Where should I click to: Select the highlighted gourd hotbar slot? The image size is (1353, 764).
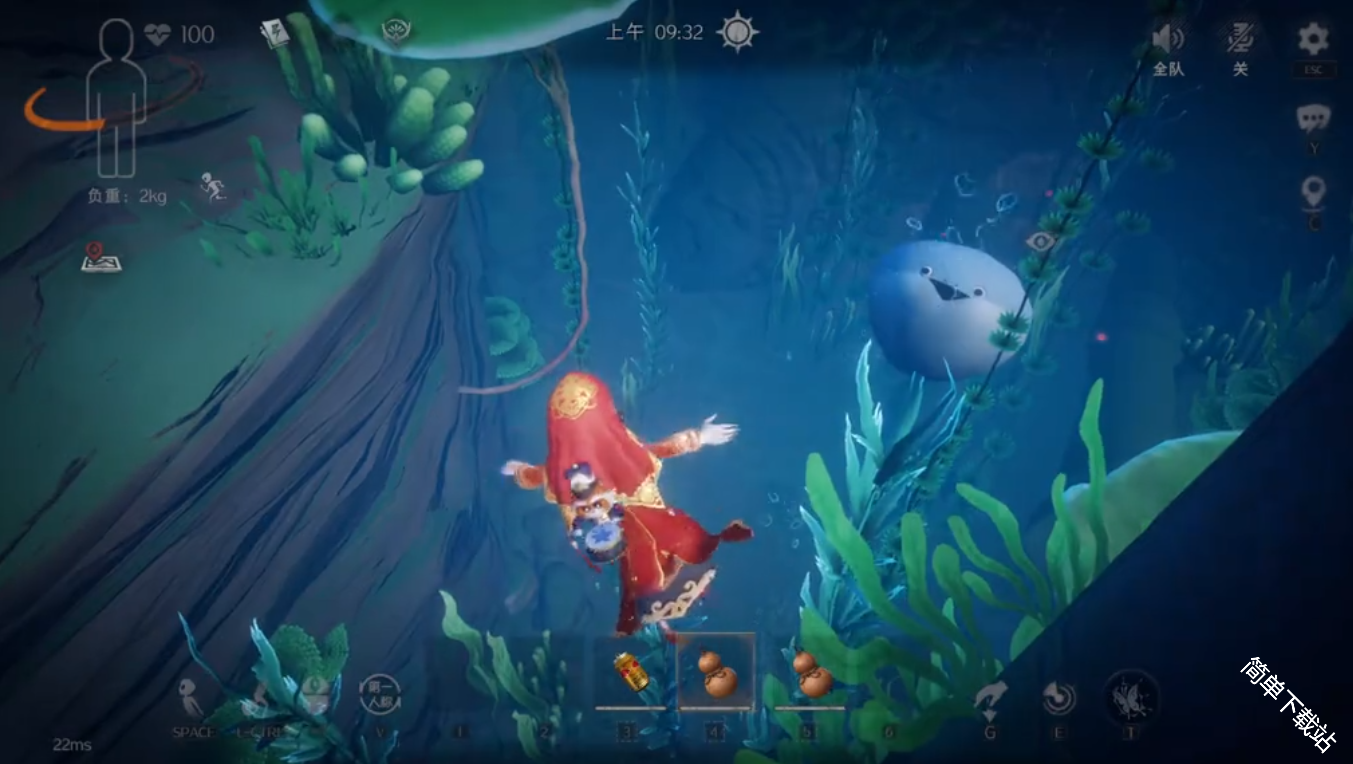[x=716, y=672]
